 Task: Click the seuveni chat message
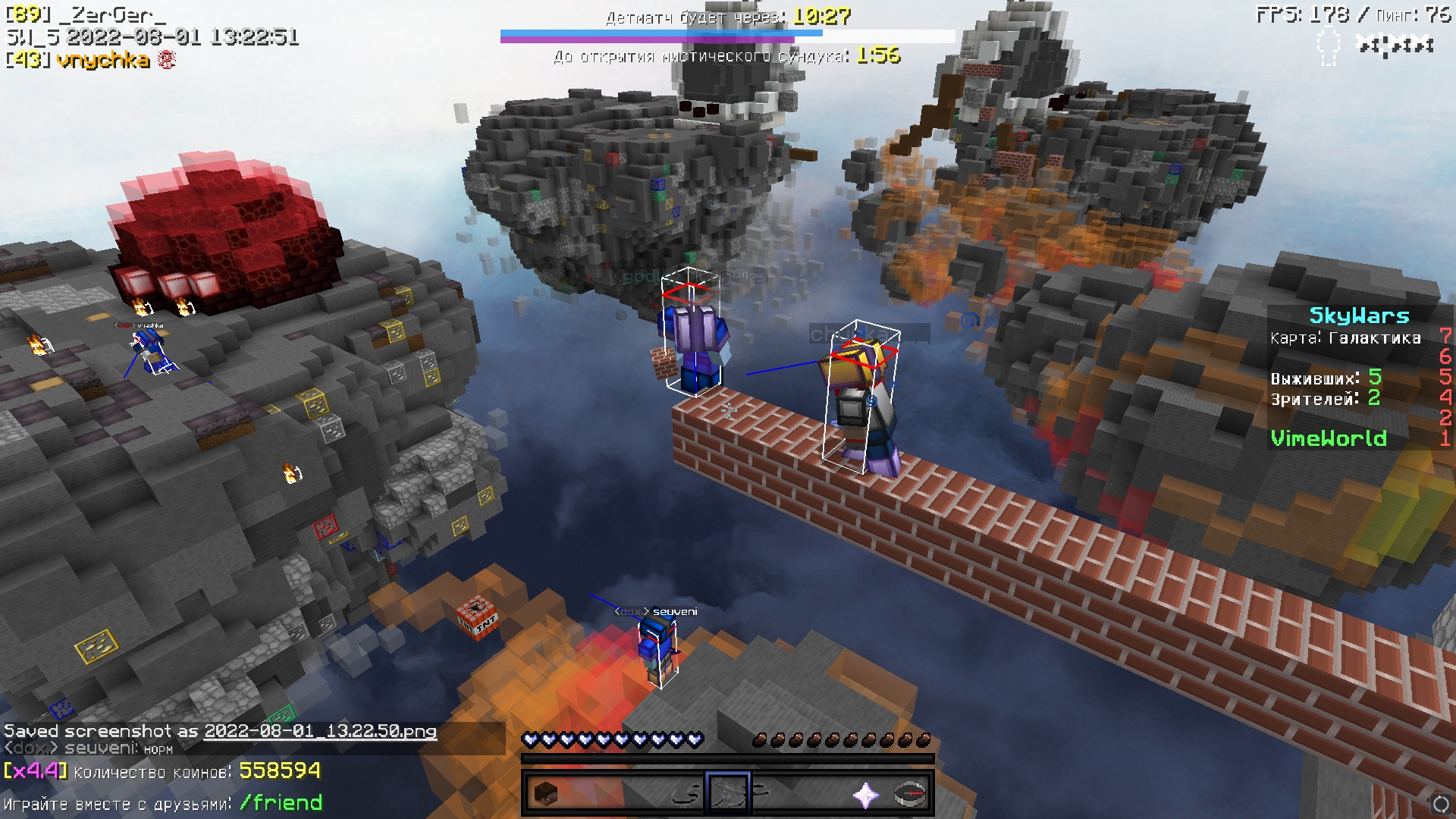click(x=89, y=748)
